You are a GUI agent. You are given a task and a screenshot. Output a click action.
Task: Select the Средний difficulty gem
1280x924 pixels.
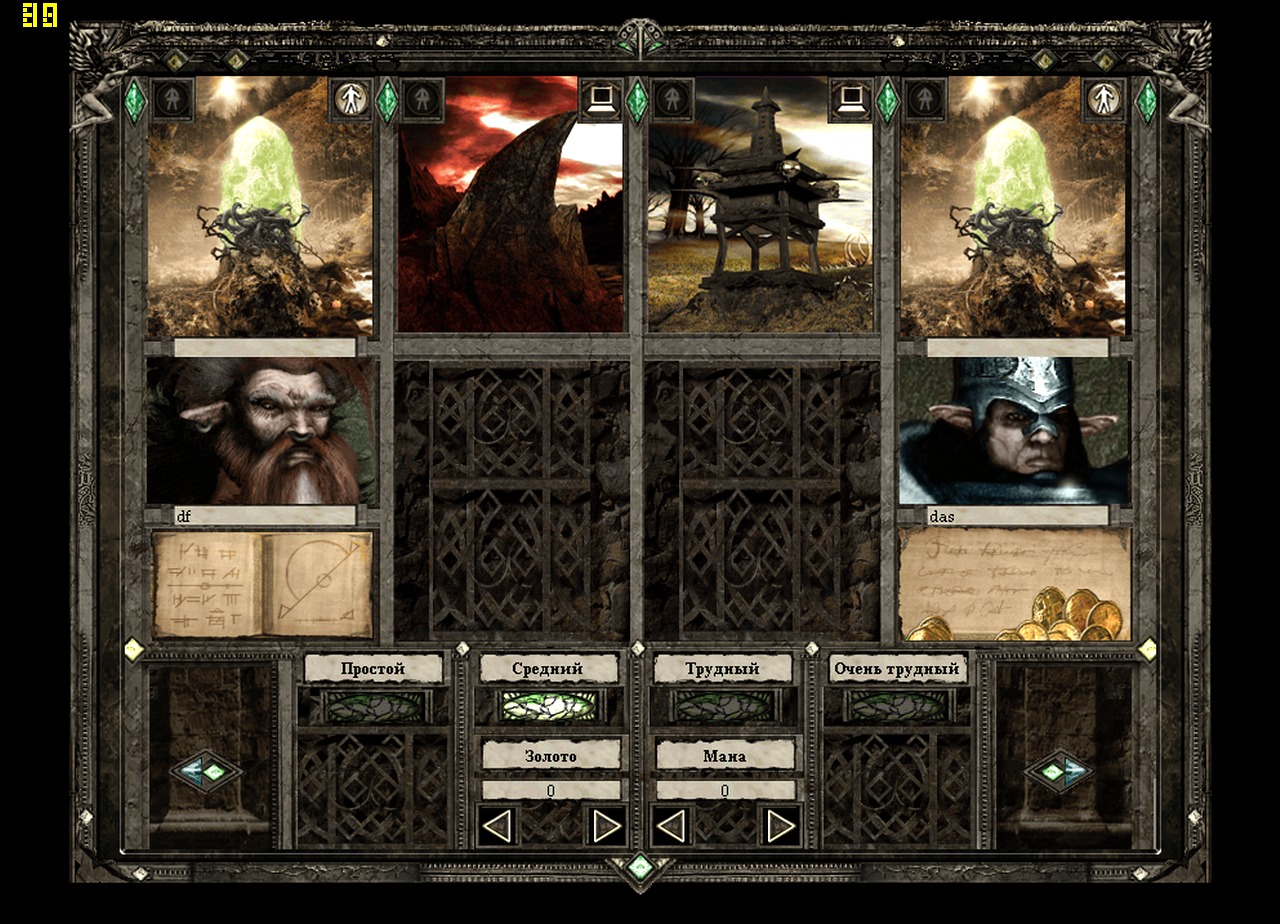(549, 703)
